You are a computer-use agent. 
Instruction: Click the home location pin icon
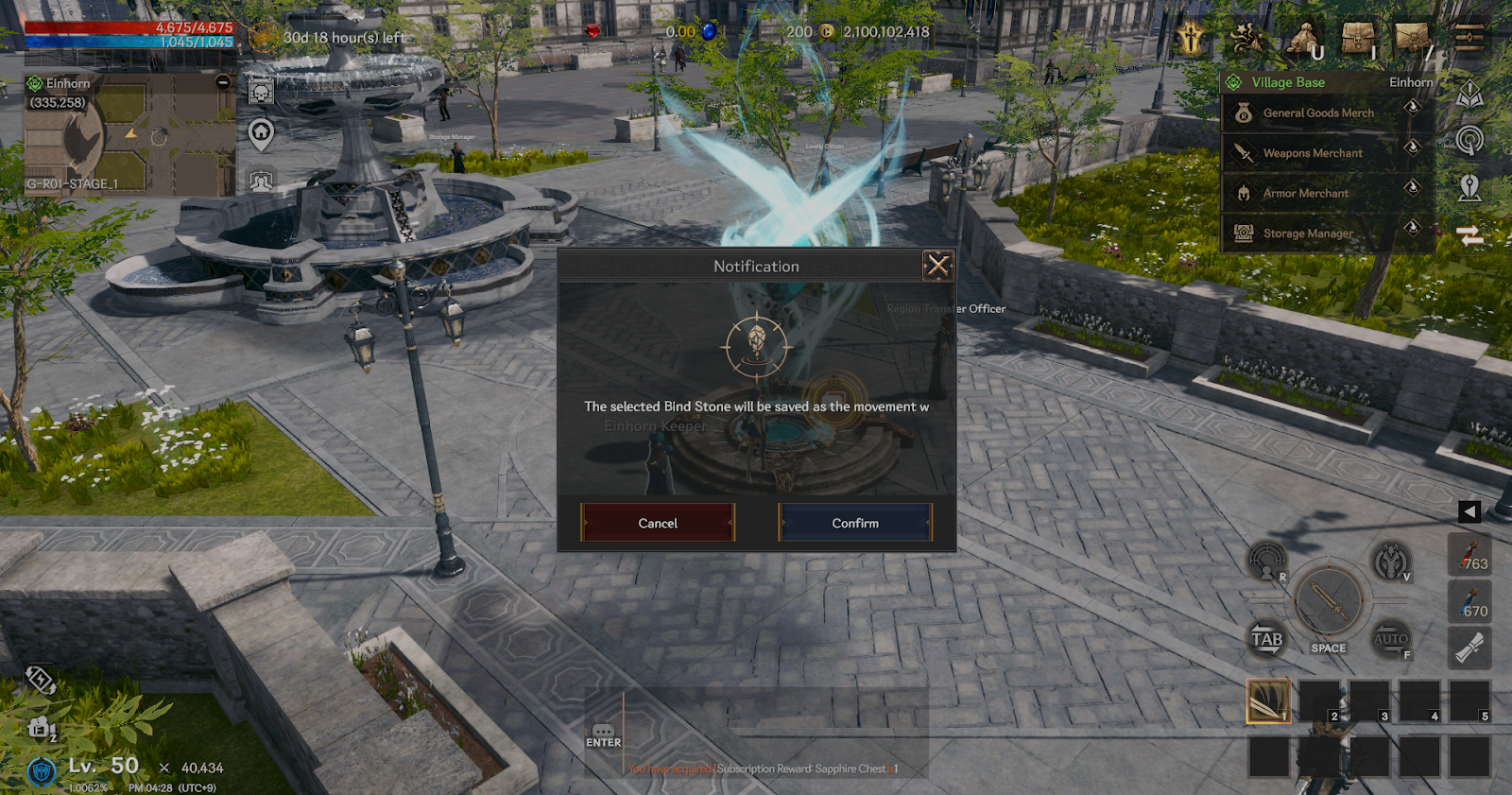tap(261, 133)
